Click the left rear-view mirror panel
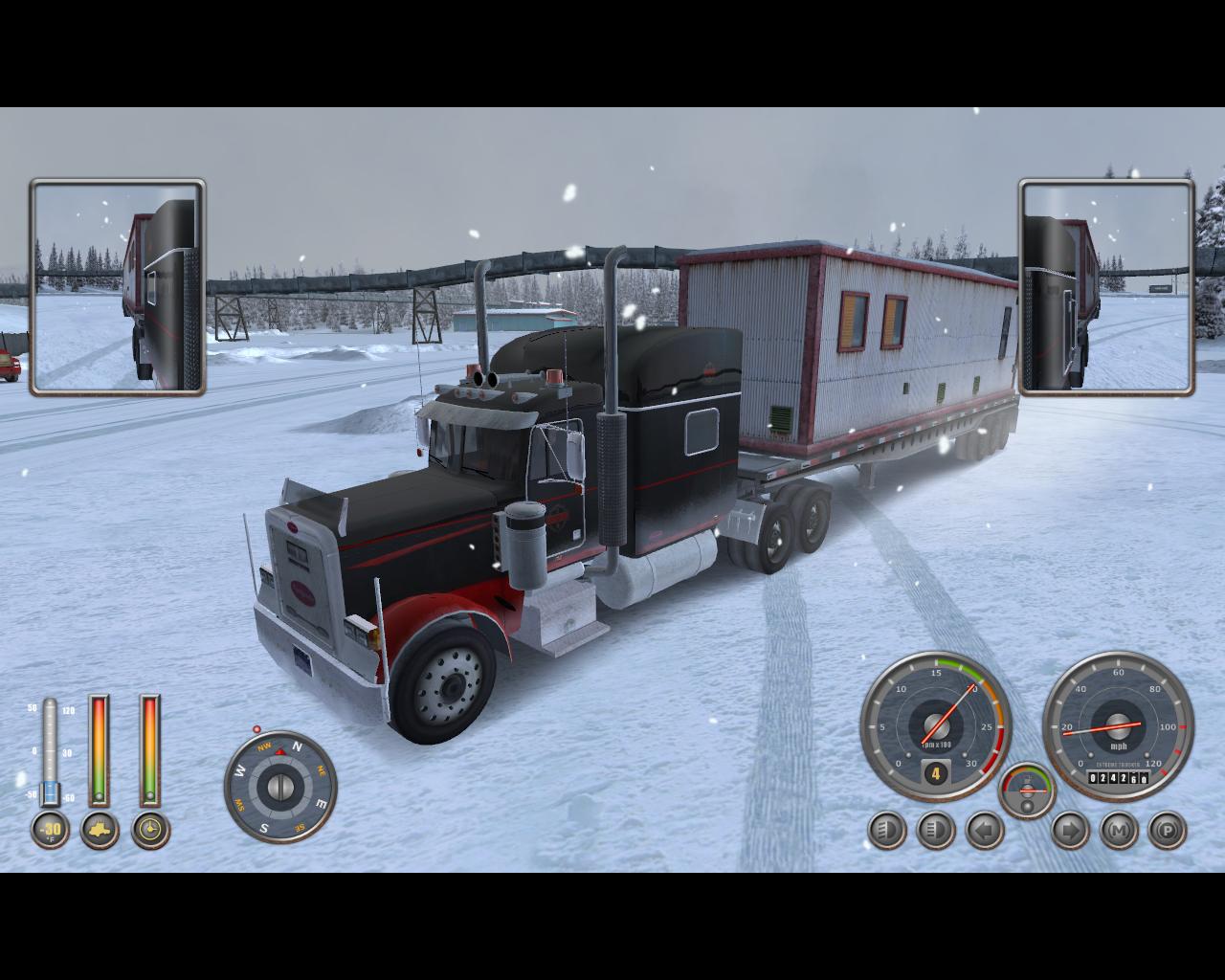Viewport: 1225px width, 980px height. coord(118,287)
